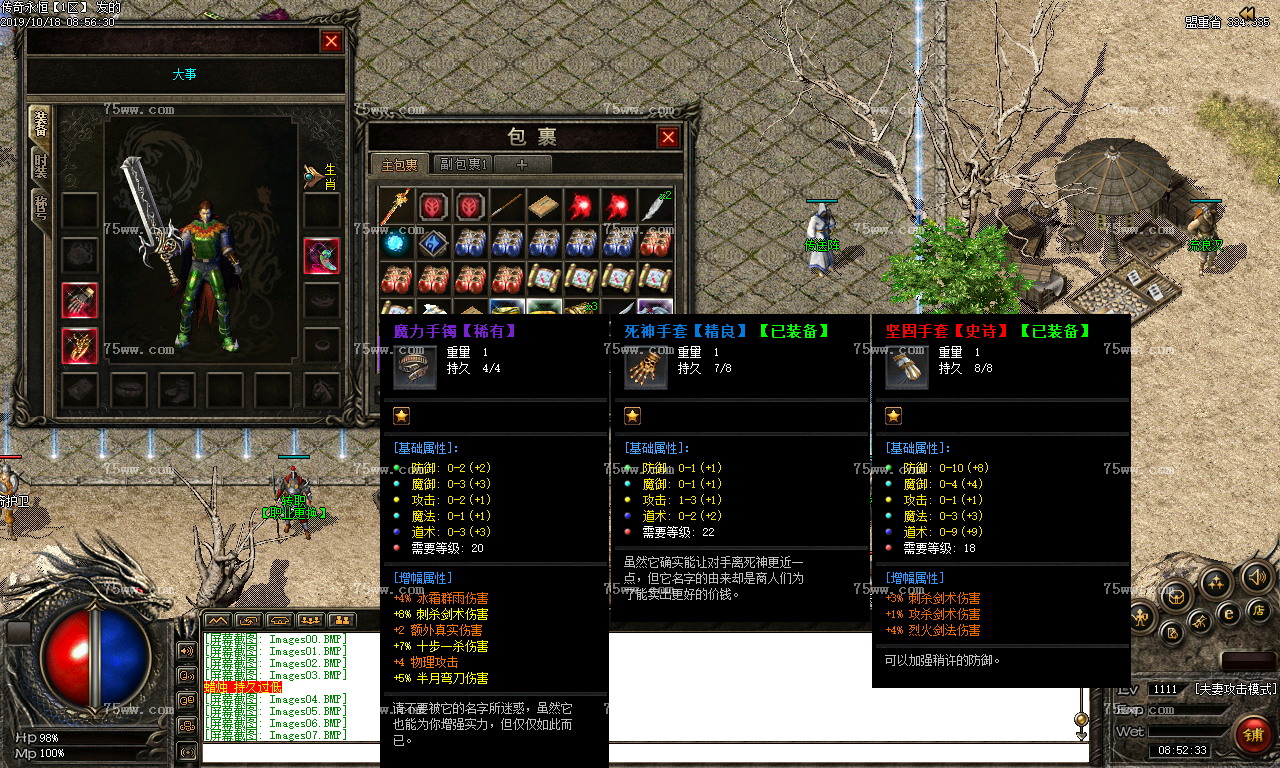Select the equipped necklace slot
1280x768 pixels.
(321, 255)
